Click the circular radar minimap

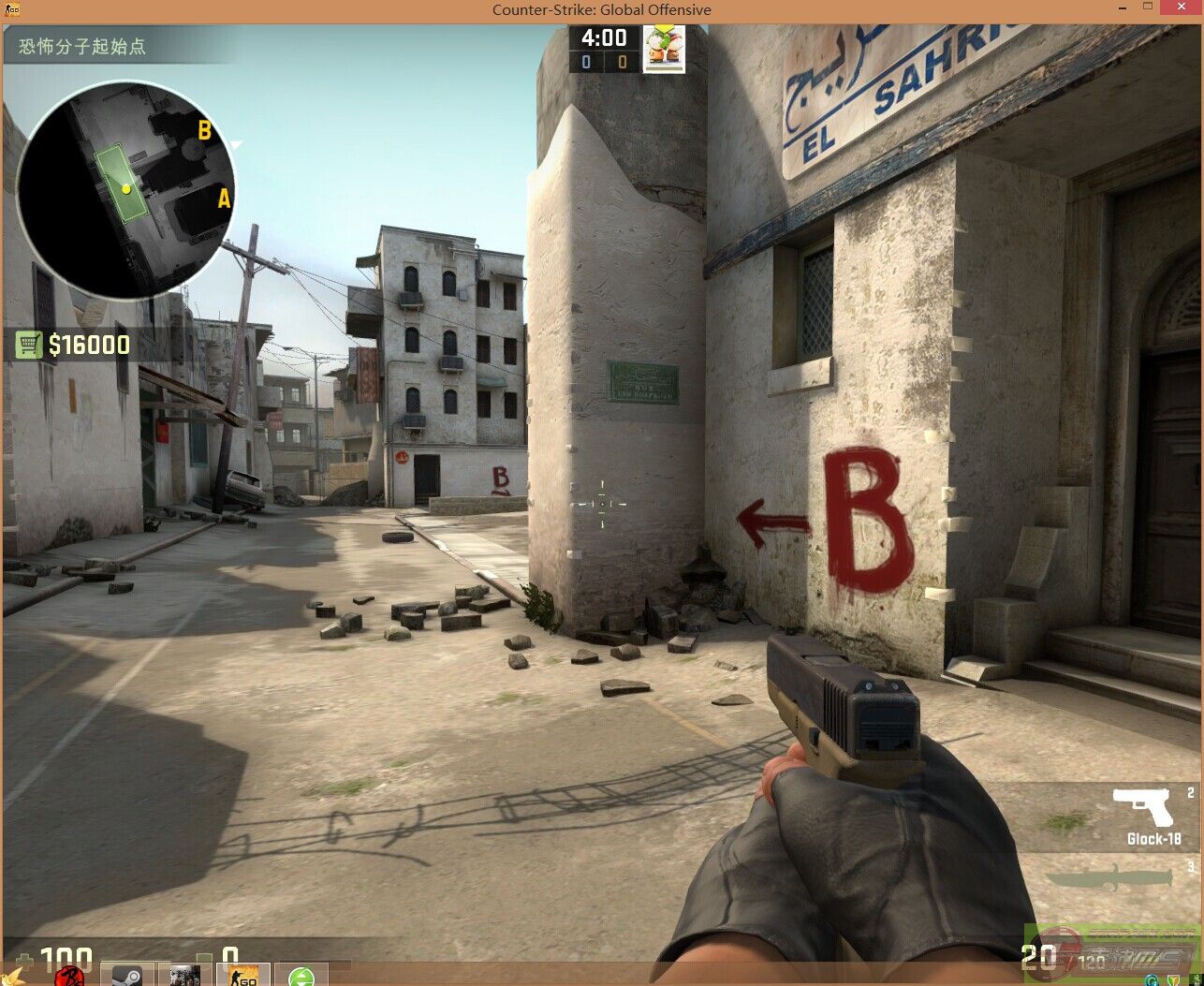point(125,190)
